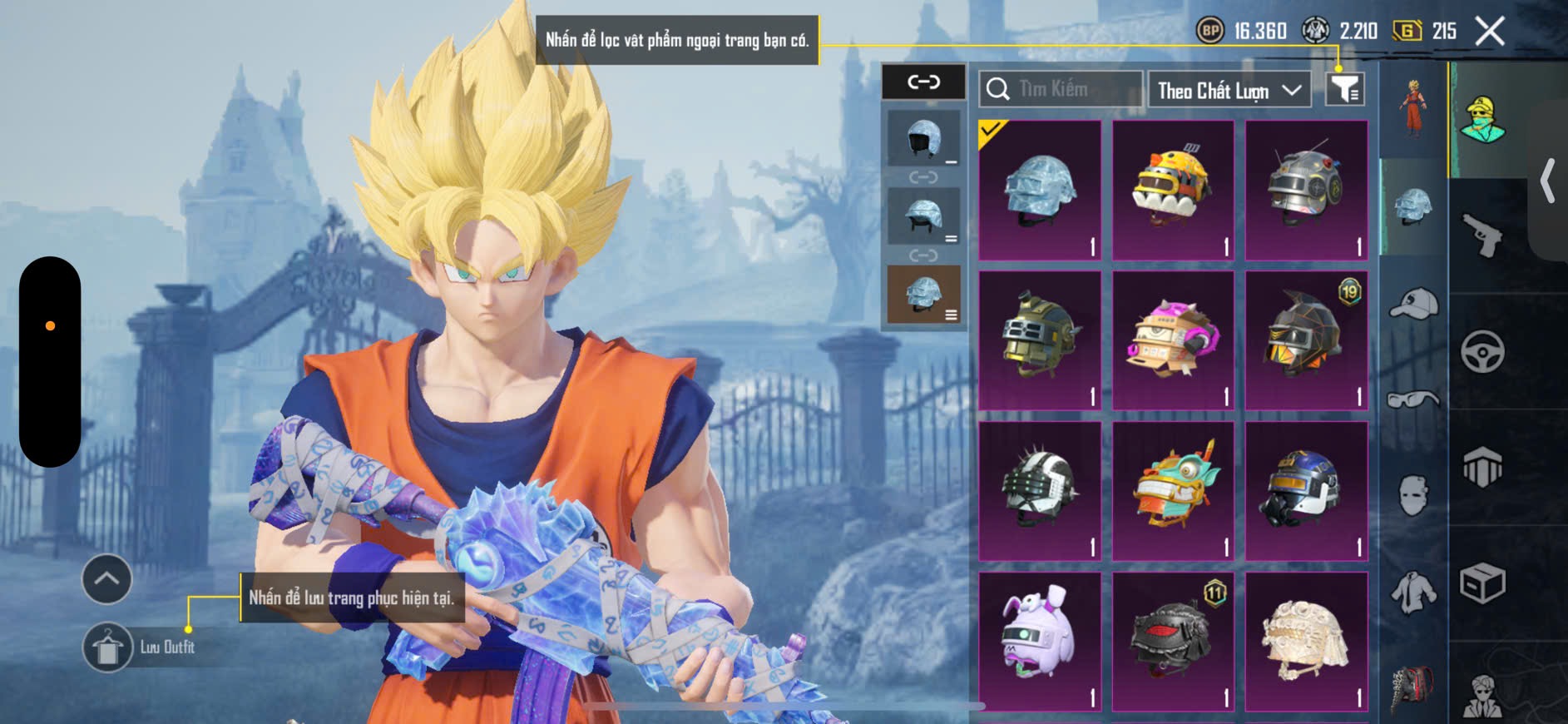
Task: Select the black helmet with red eye
Action: [x=1173, y=641]
